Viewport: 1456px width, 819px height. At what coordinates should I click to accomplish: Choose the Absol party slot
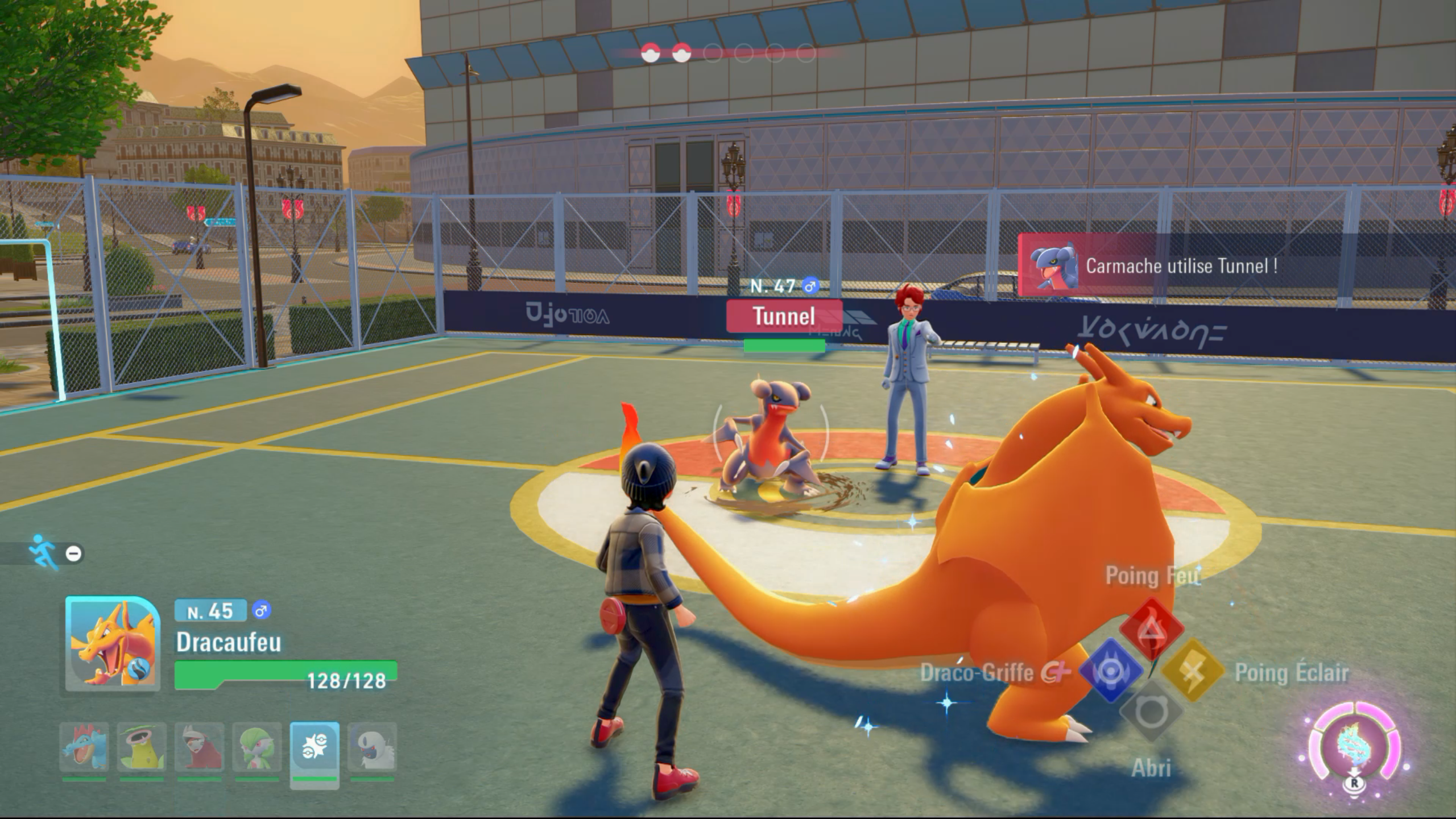pos(373,747)
